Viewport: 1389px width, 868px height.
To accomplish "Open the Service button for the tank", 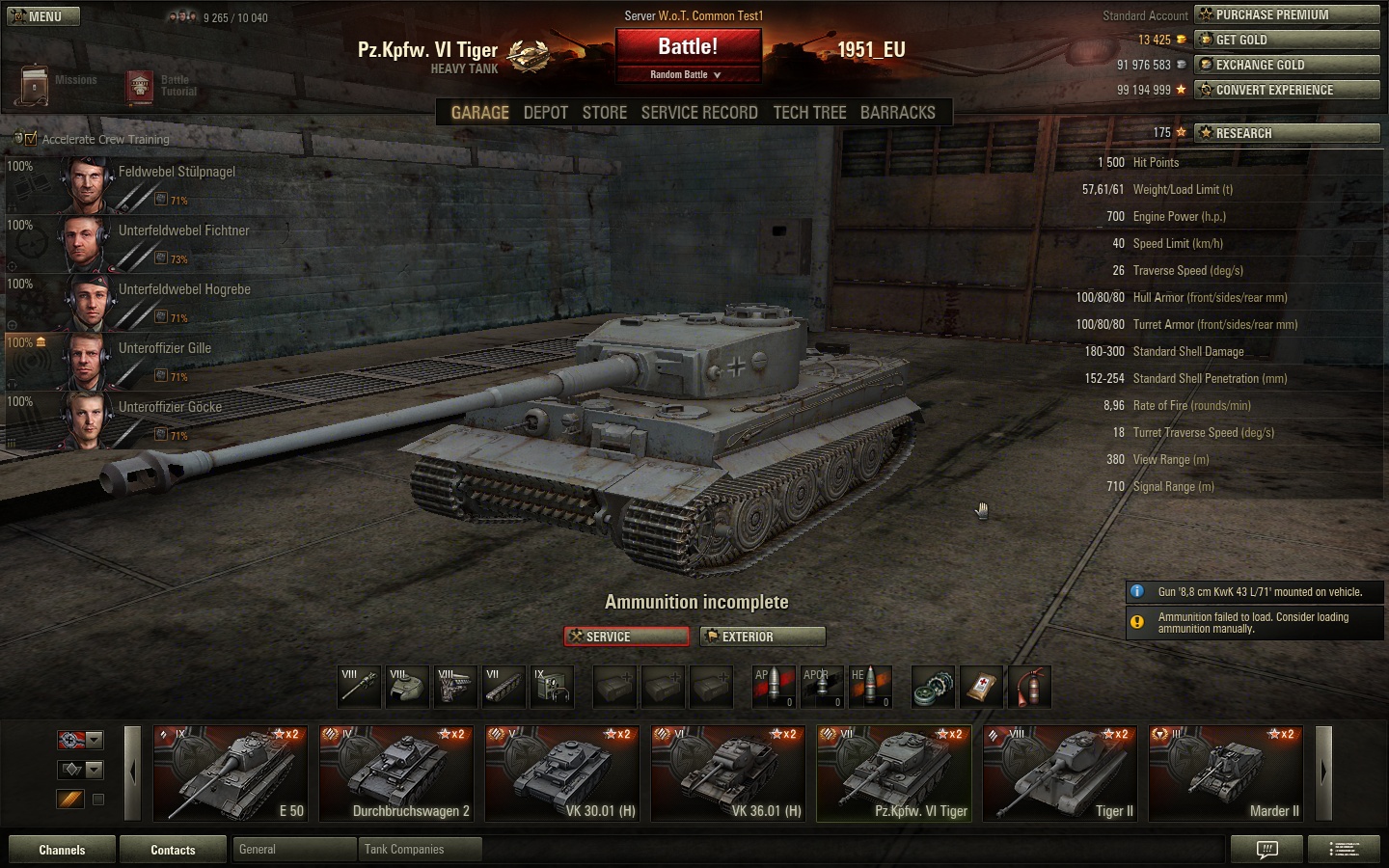I will point(626,637).
